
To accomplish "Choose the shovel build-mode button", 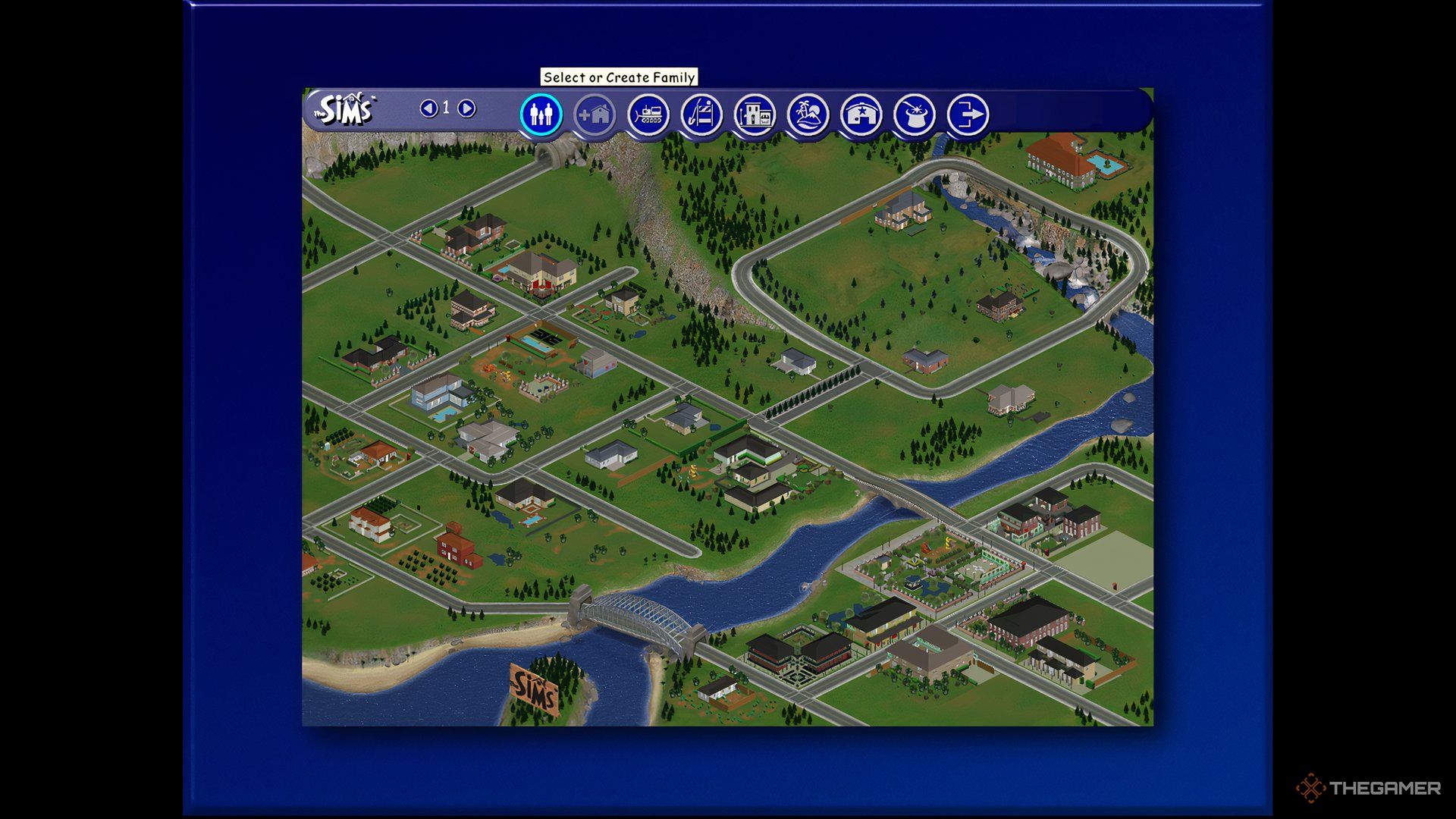I will 701,115.
